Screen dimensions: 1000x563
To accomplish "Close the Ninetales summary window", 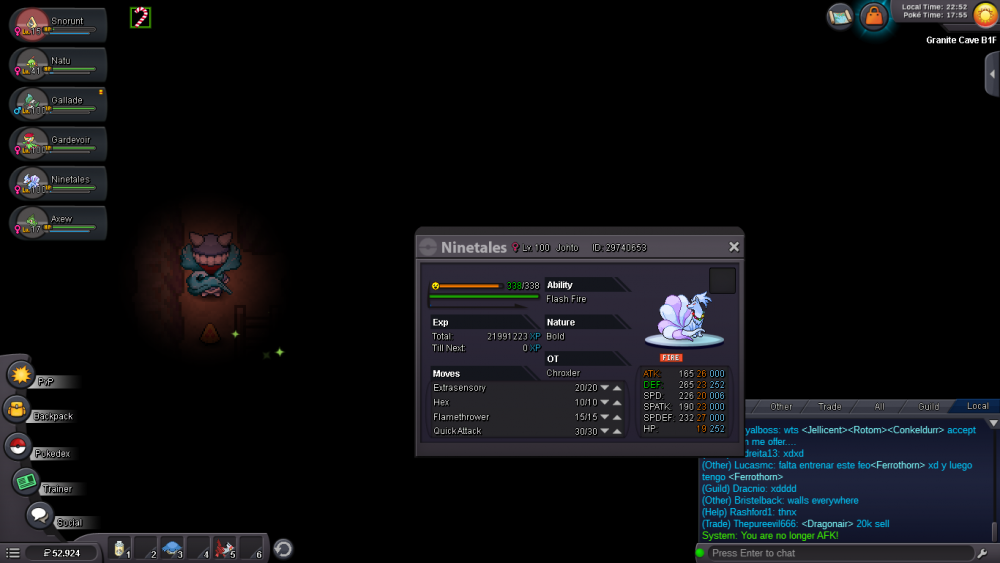I will [734, 247].
